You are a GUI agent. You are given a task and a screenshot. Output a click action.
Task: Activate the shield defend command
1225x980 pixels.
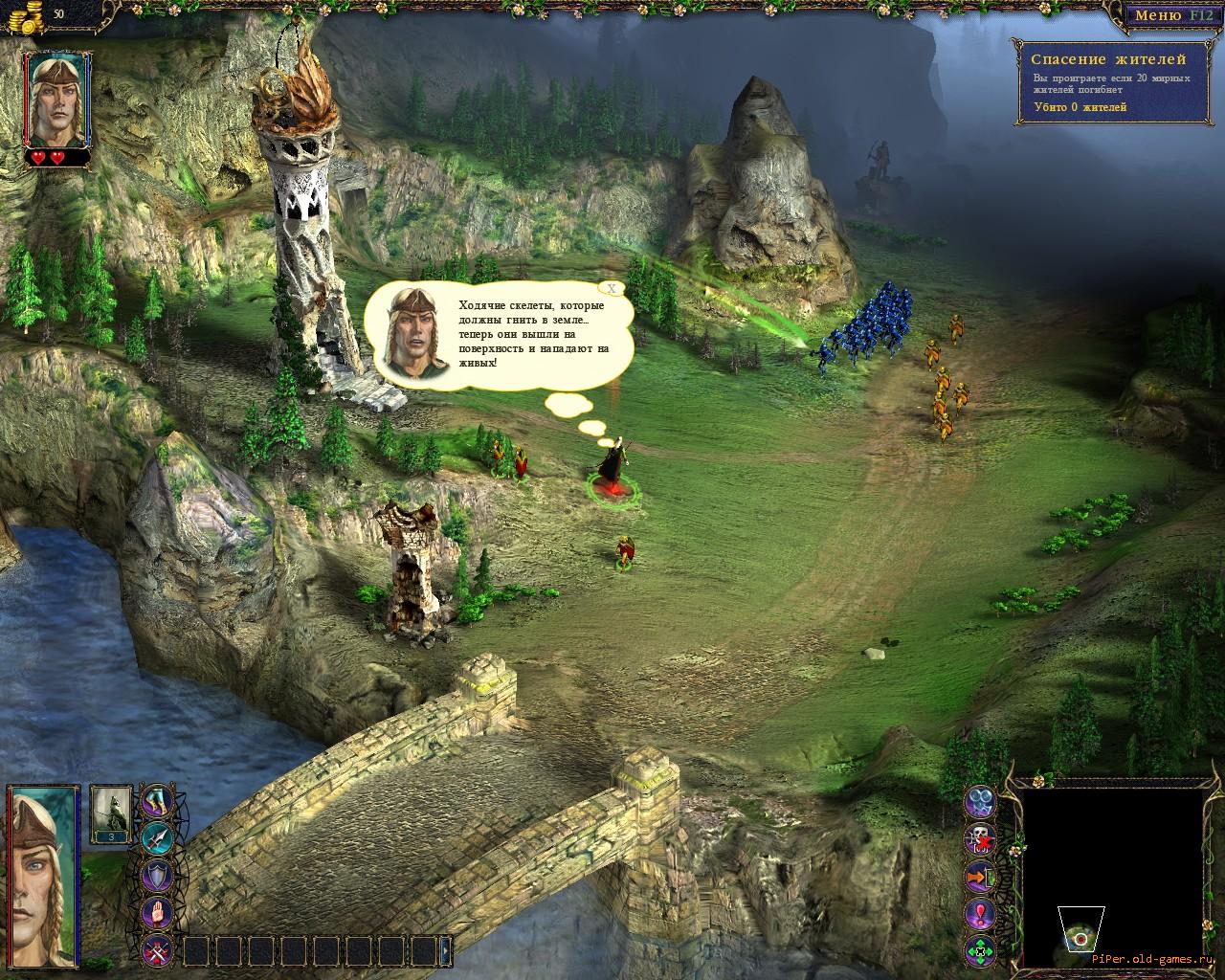(x=157, y=876)
